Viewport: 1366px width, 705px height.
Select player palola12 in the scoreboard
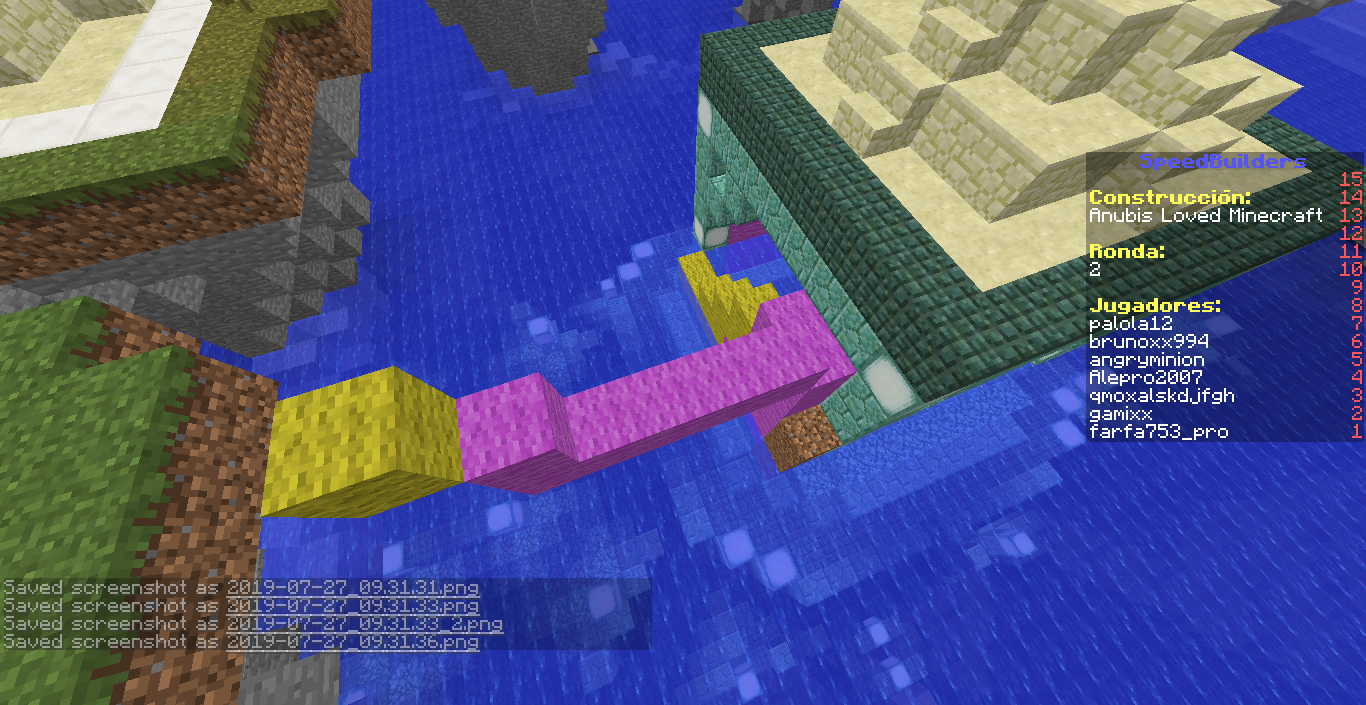[1130, 324]
